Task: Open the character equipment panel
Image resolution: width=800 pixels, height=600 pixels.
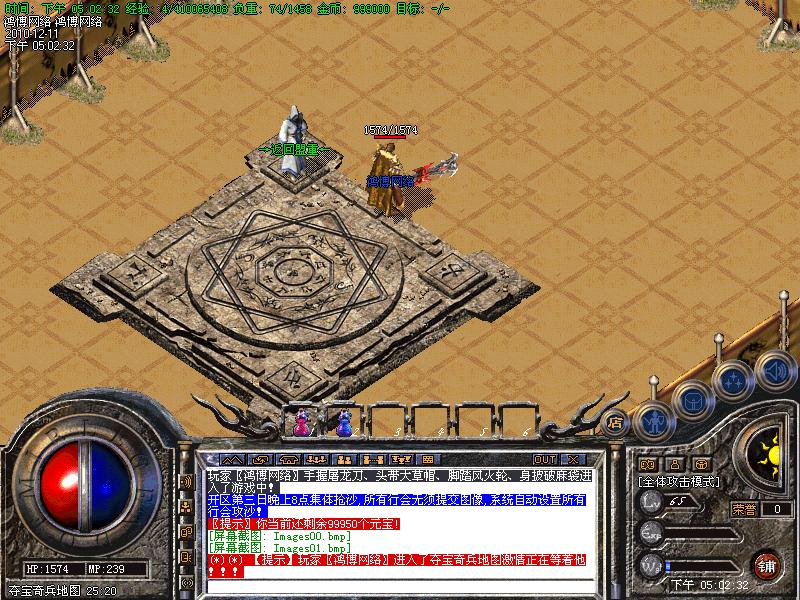Action: [x=654, y=422]
